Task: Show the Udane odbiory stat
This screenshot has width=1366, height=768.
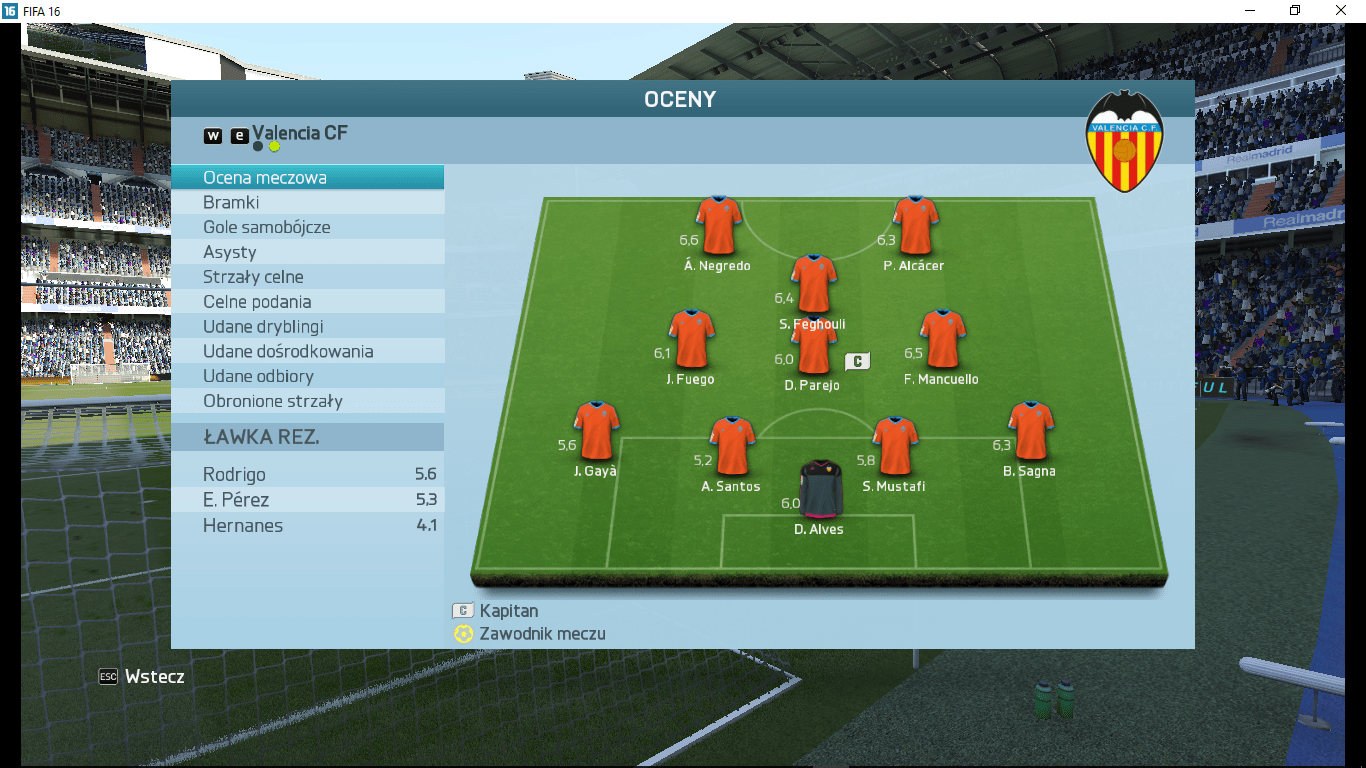Action: (x=307, y=376)
